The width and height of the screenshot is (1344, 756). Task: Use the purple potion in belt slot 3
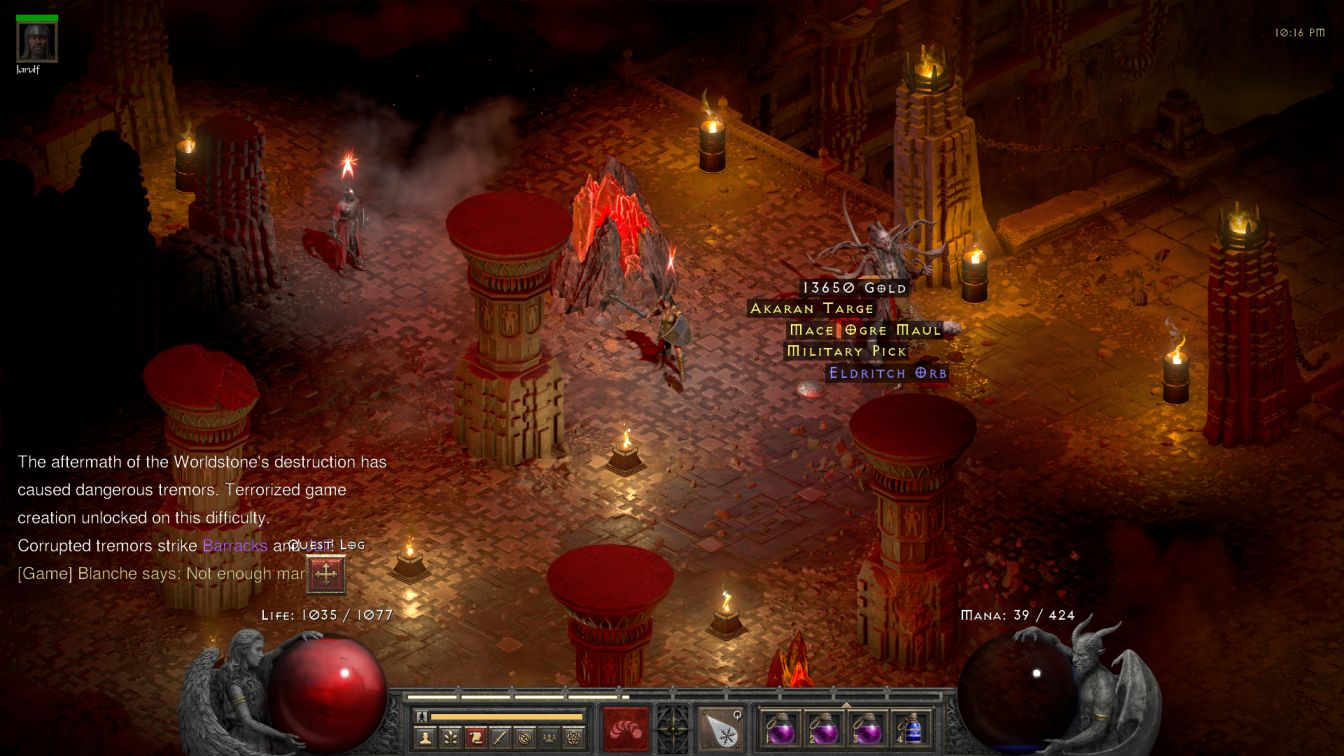click(x=867, y=729)
